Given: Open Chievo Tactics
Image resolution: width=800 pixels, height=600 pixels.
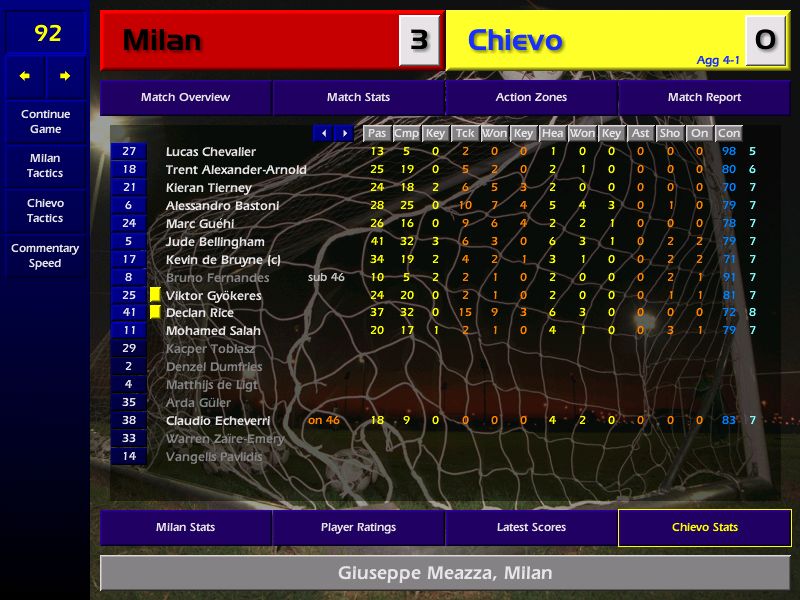Looking at the screenshot, I should point(45,210).
